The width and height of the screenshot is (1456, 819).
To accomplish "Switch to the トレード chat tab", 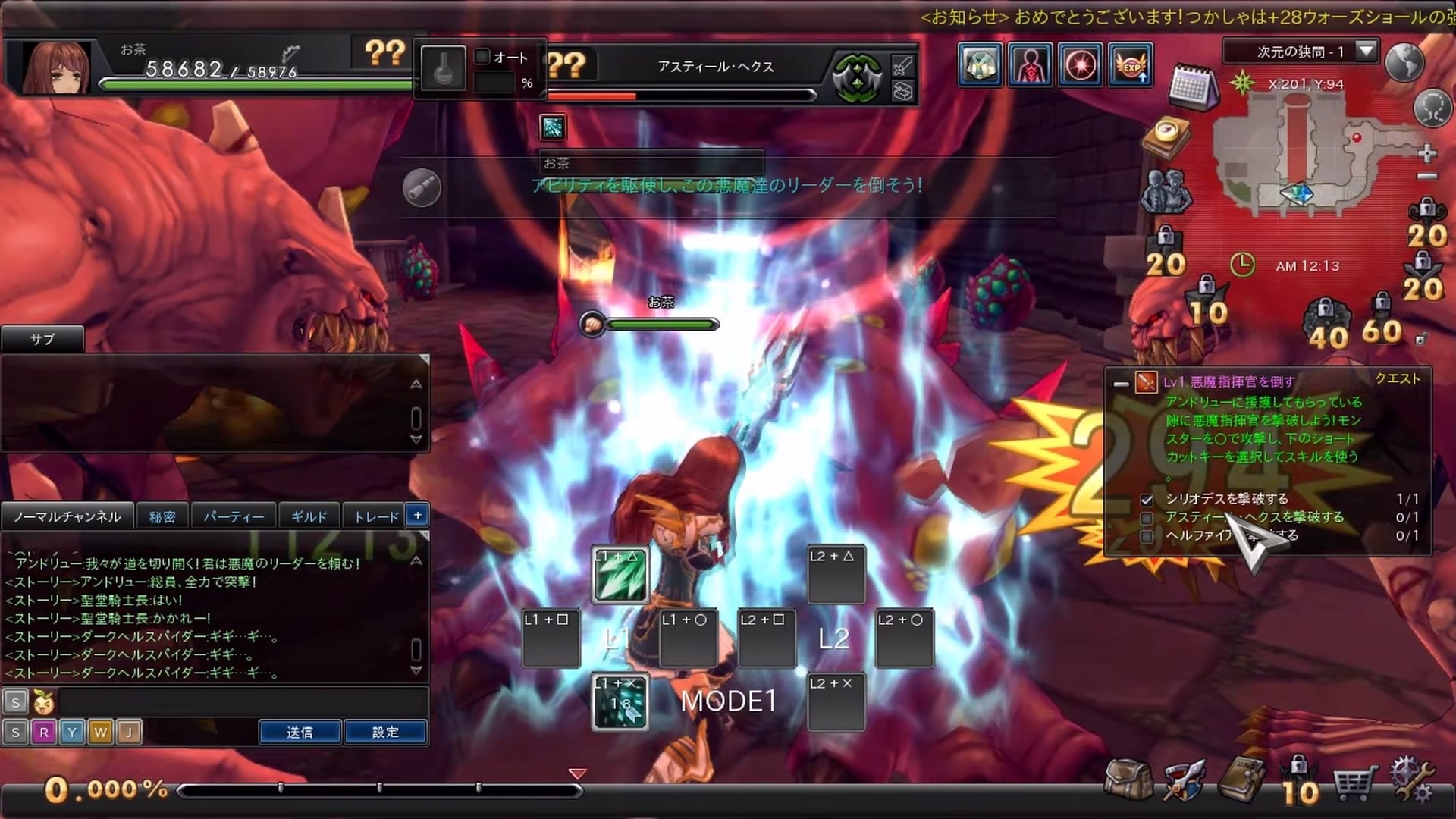I will point(376,516).
